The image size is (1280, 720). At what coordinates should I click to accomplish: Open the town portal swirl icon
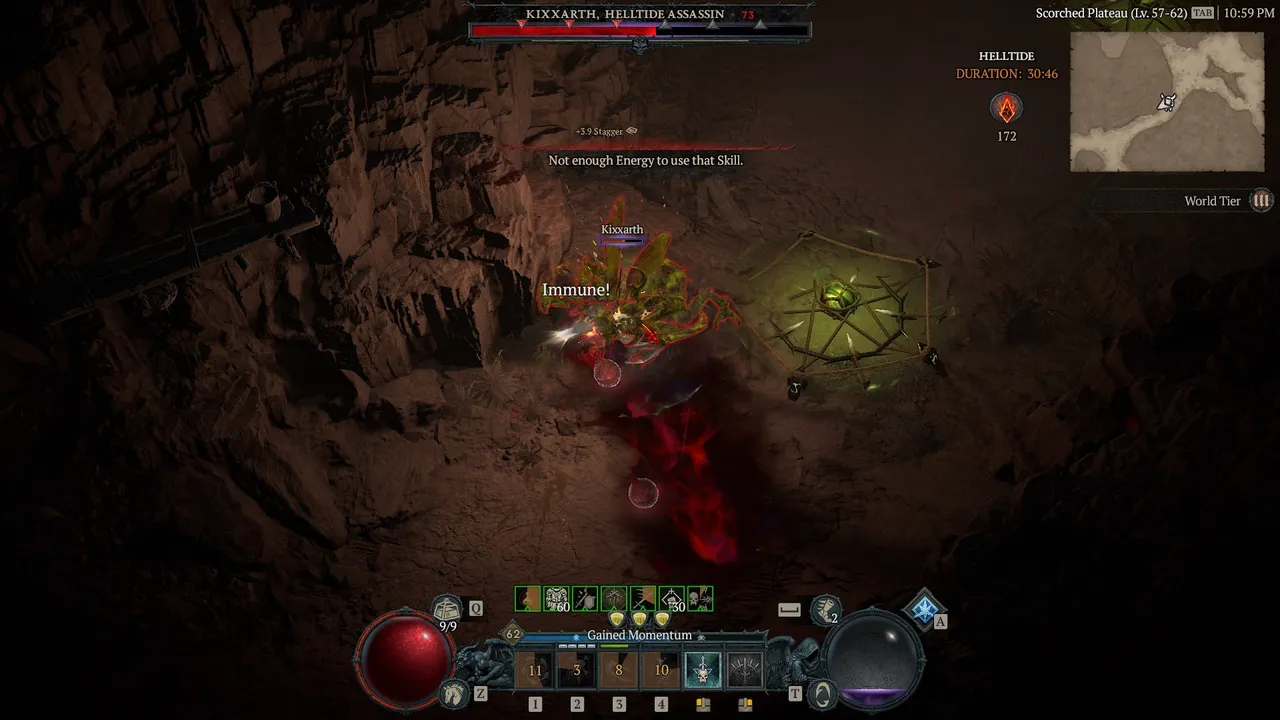coord(822,692)
